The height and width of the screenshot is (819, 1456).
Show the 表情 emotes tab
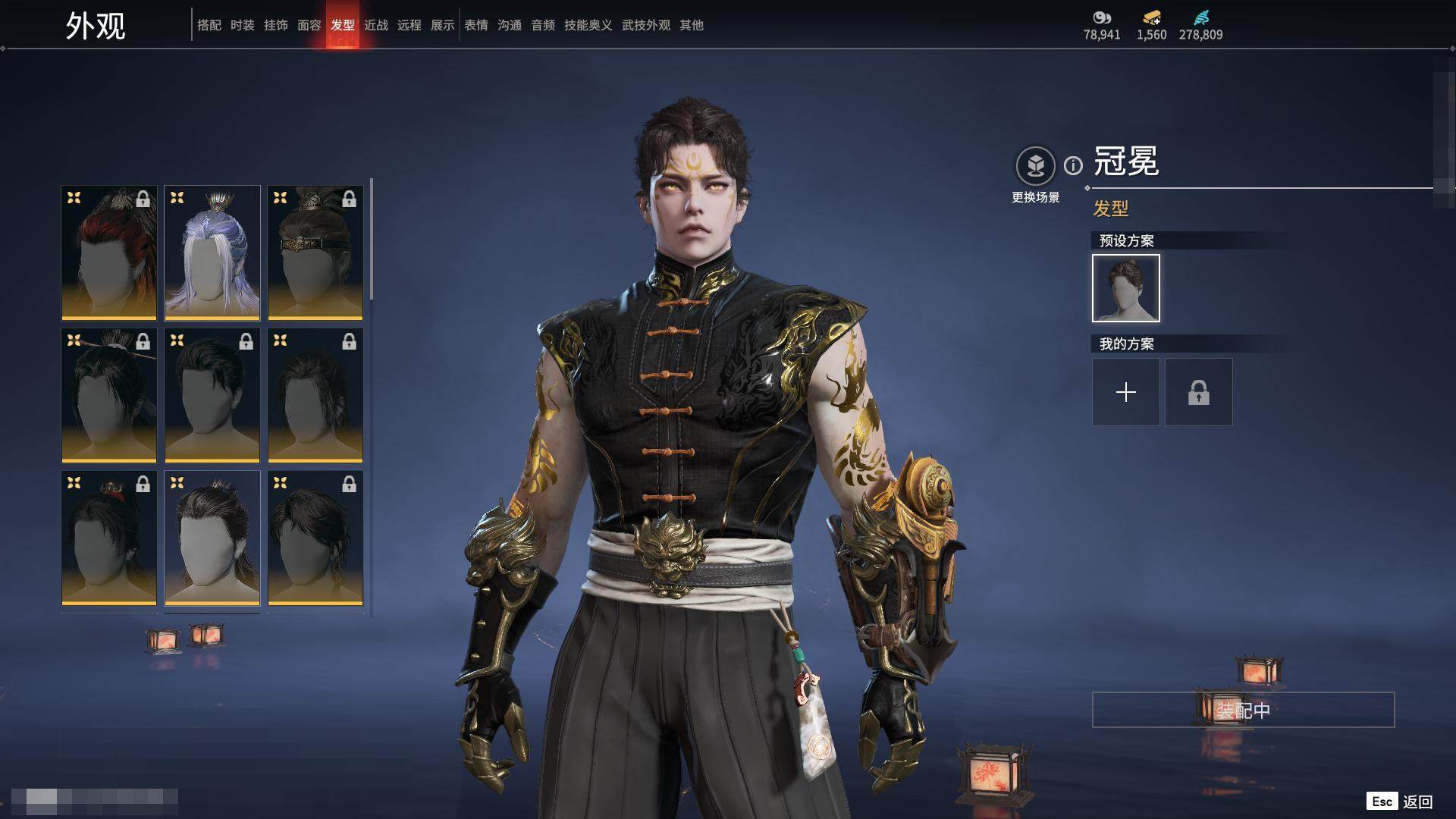(476, 25)
